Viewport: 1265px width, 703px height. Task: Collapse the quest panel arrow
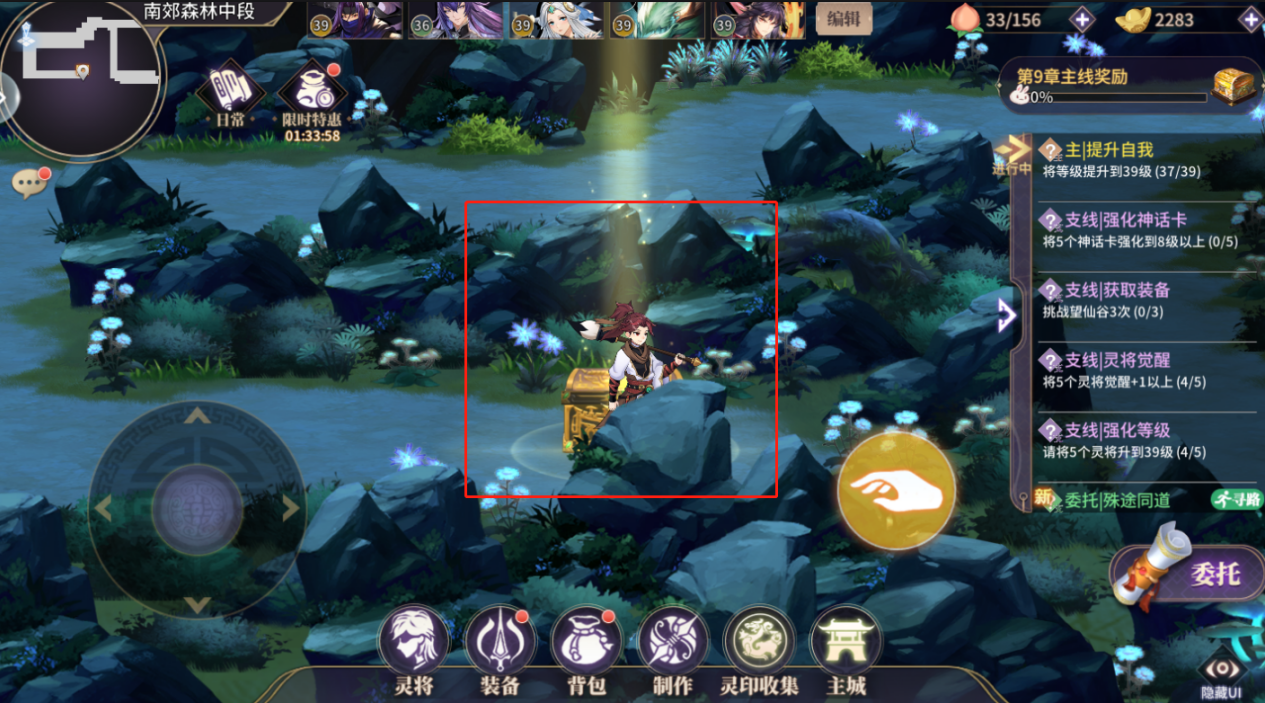pos(1007,315)
